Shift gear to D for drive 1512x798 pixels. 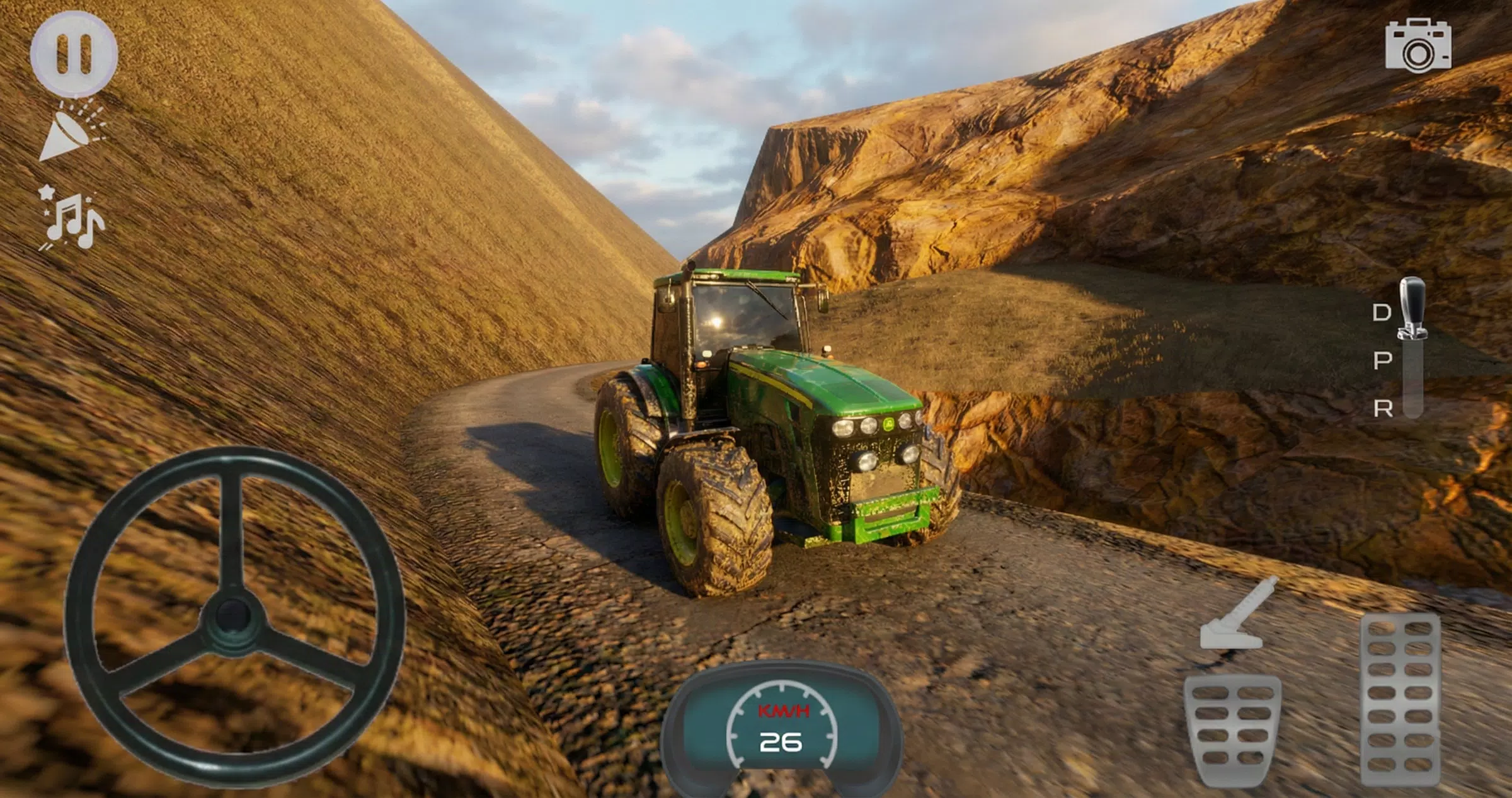[x=1381, y=312]
